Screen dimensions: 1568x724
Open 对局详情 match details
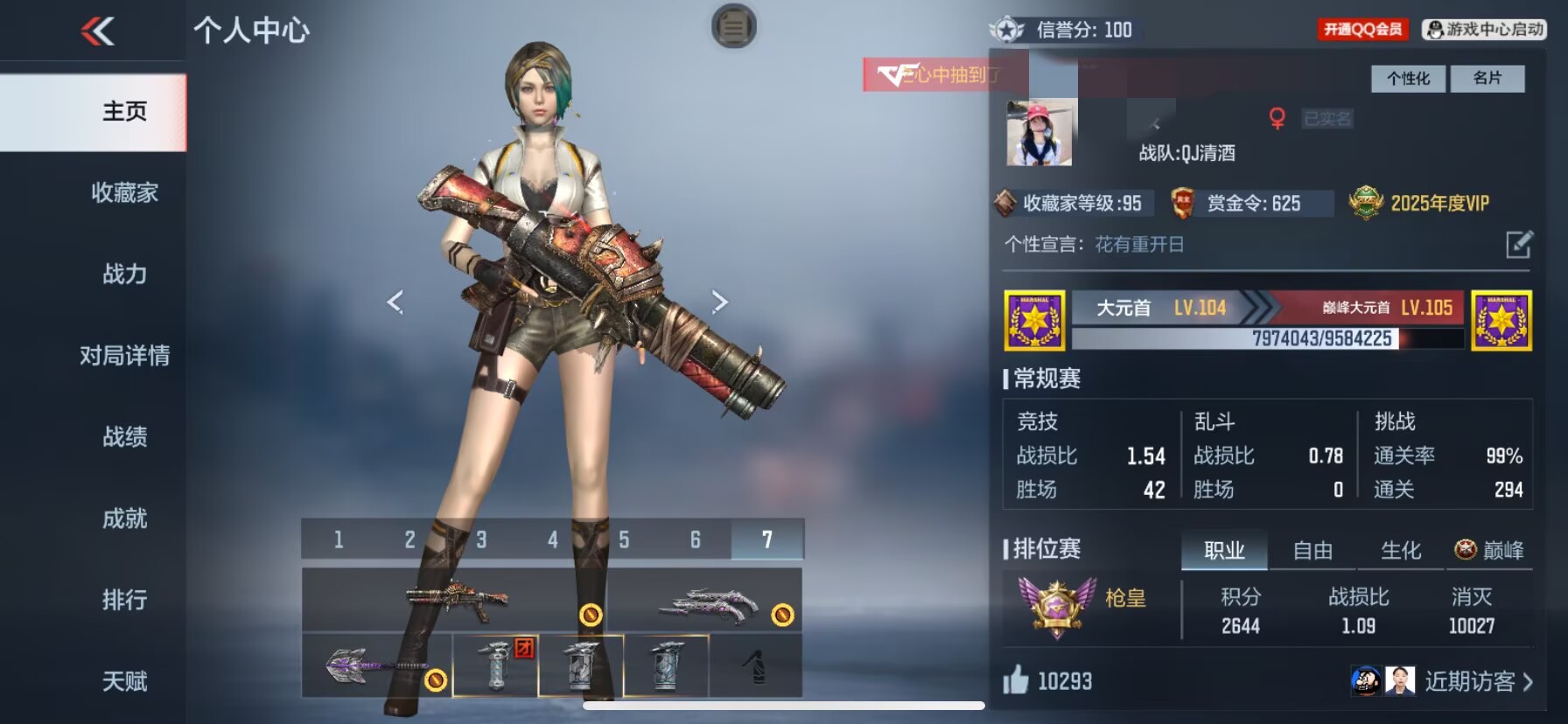click(x=124, y=355)
